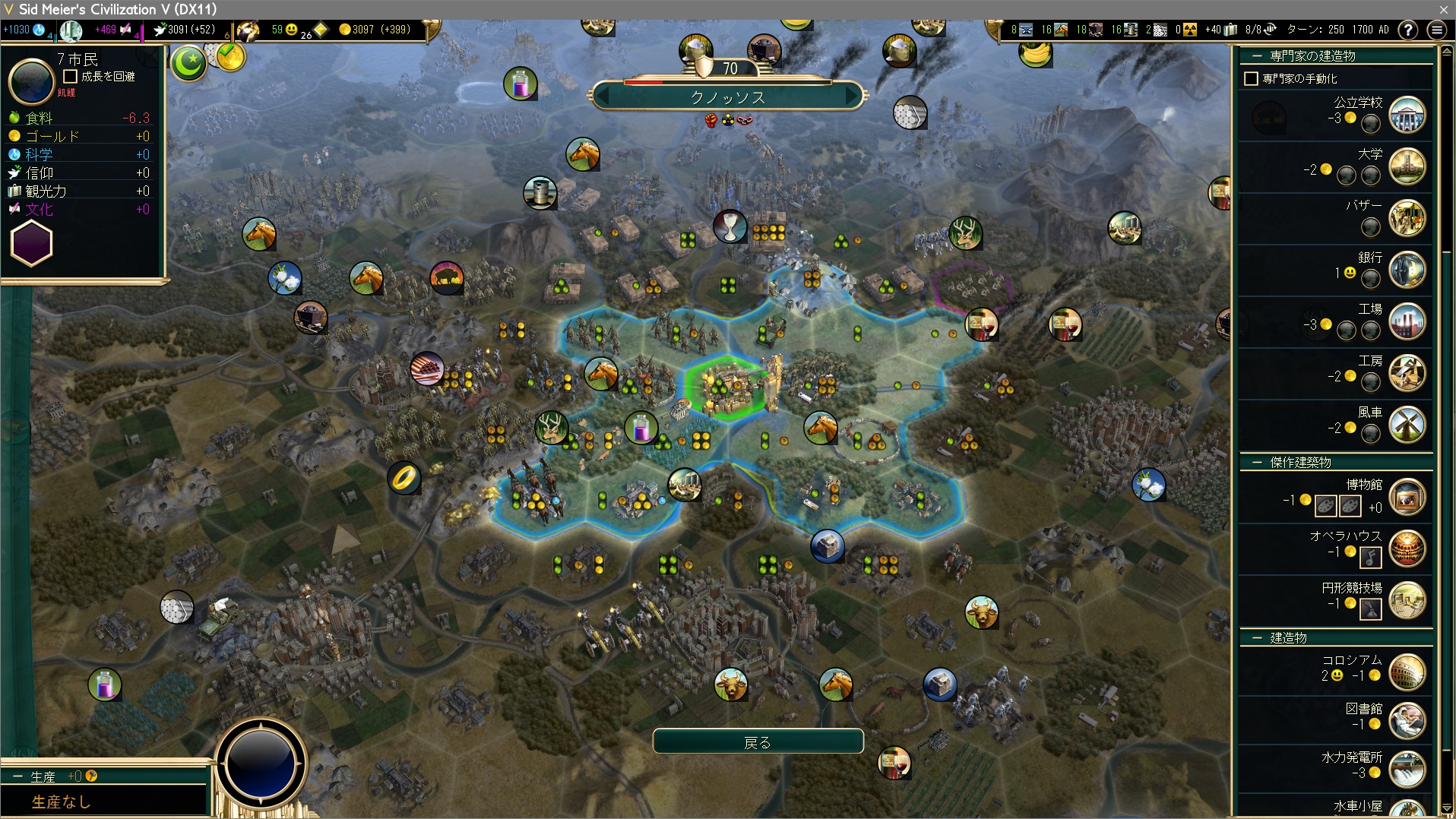Open the 博物館 building icon
The width and height of the screenshot is (1456, 819).
click(x=1407, y=498)
